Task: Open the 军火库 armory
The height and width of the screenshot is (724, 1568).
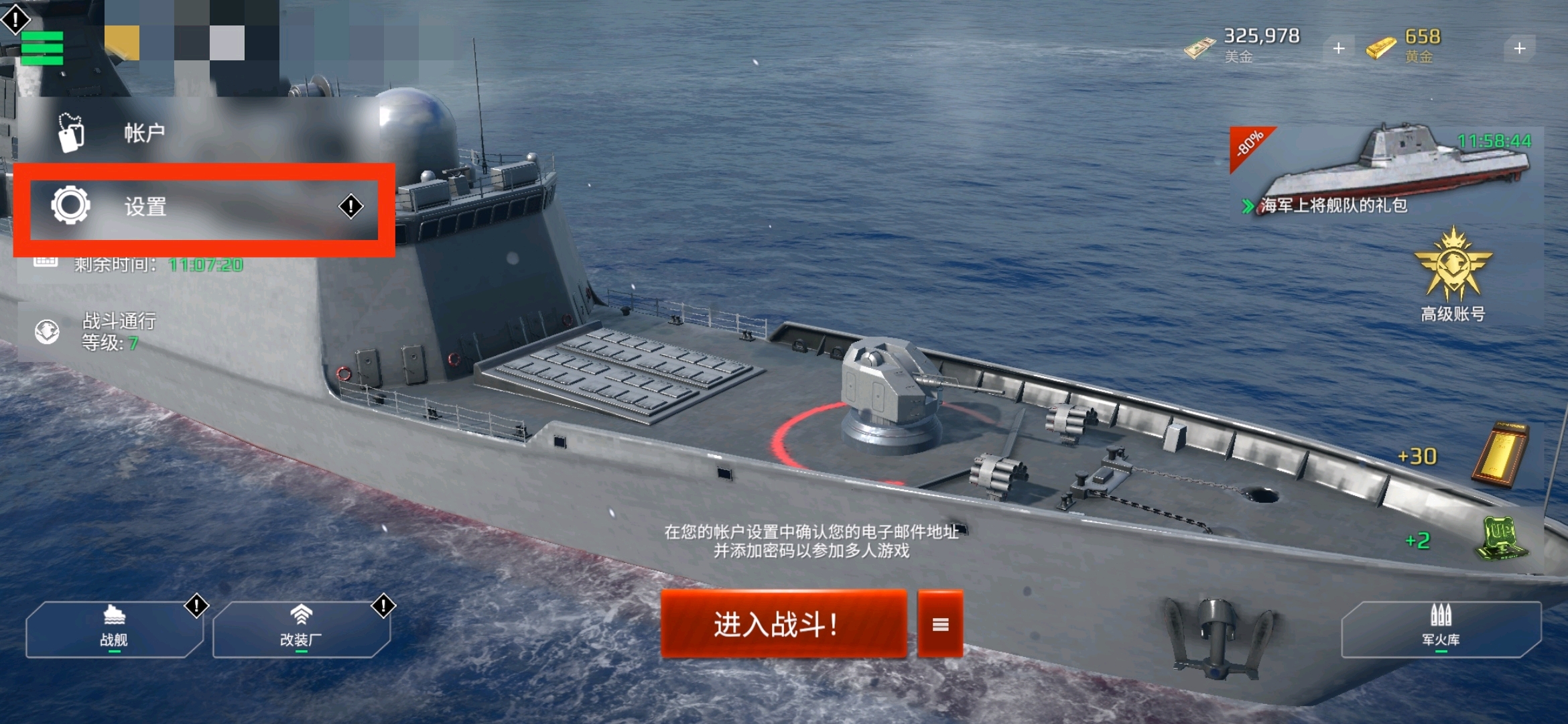Action: 1441,629
